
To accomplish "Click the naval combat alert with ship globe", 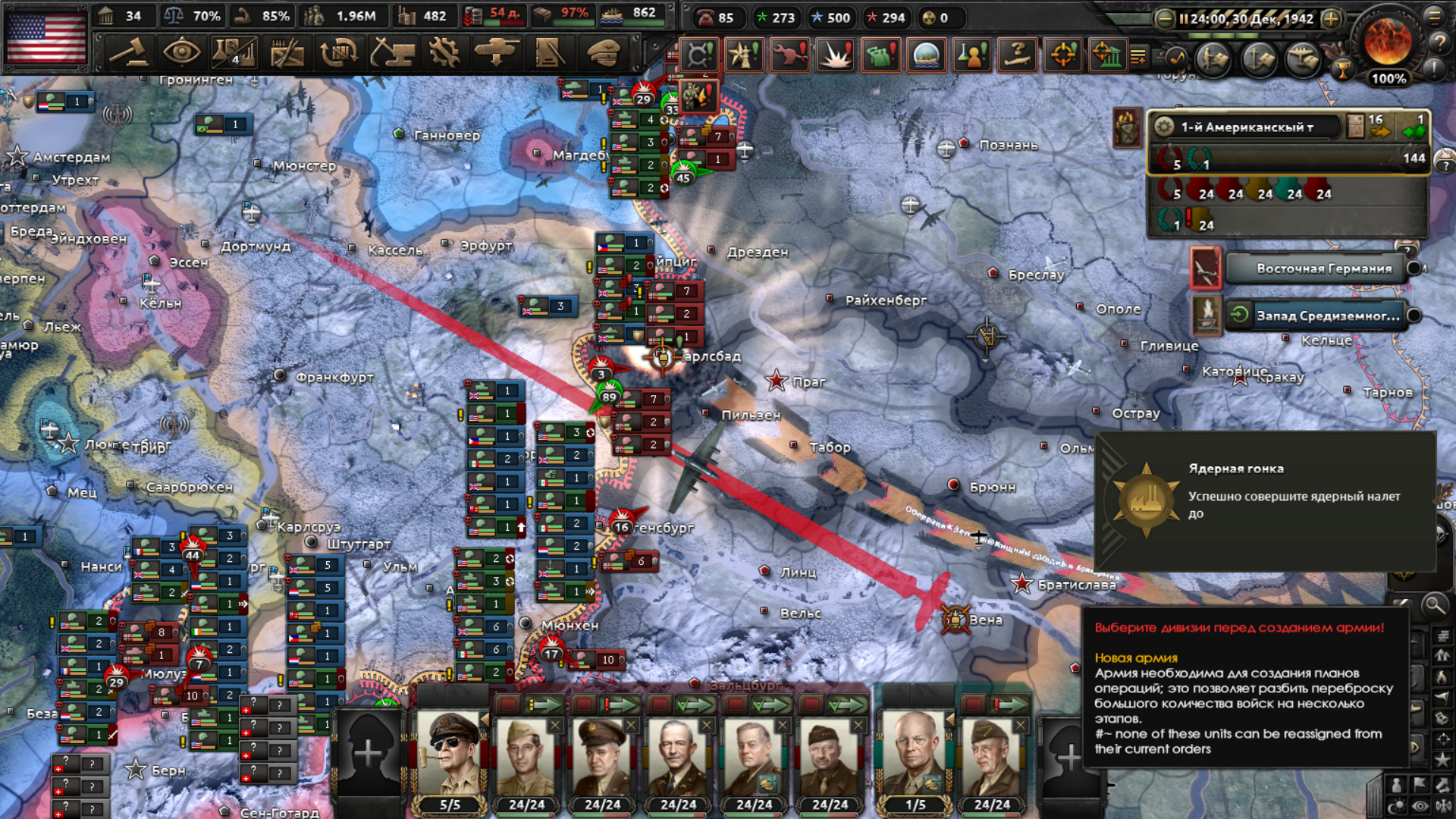I will point(927,55).
